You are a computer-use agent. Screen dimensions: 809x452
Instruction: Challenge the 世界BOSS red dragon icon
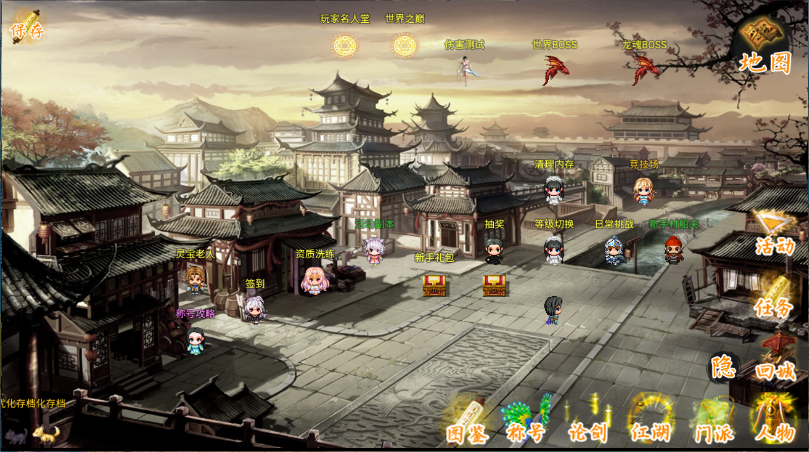point(553,69)
